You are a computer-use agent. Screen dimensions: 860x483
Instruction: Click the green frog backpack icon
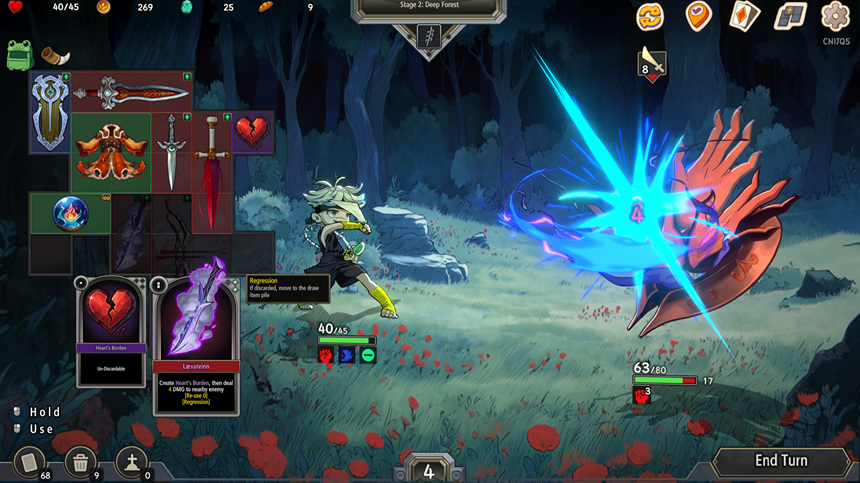[18, 55]
